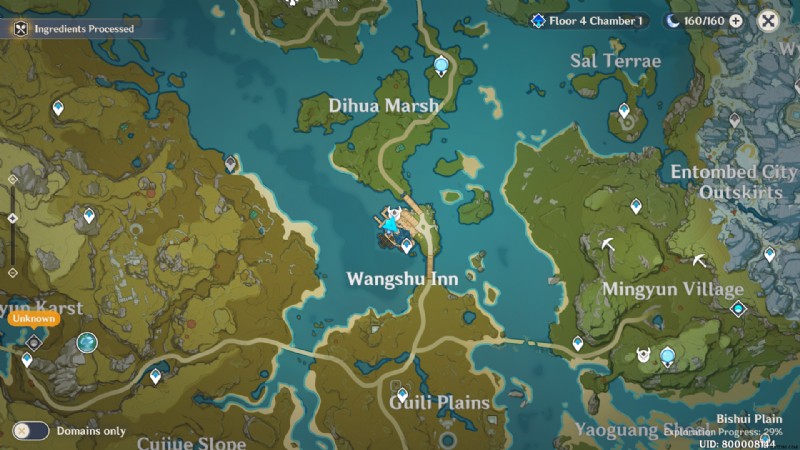Viewport: 800px width, 450px height.
Task: Pick the Sal Terrae teleport waypoint
Action: tap(624, 111)
